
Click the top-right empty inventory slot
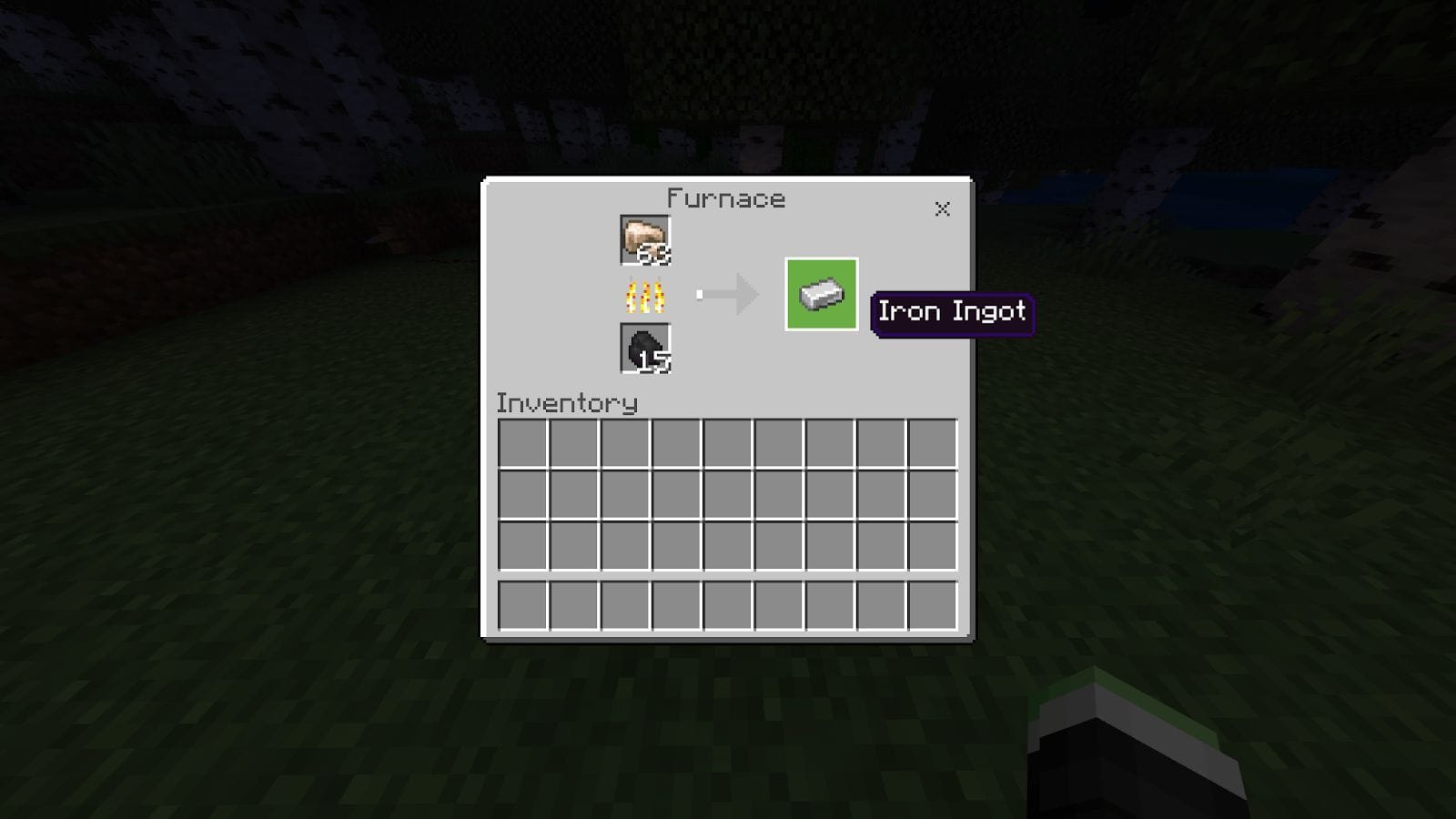[934, 445]
